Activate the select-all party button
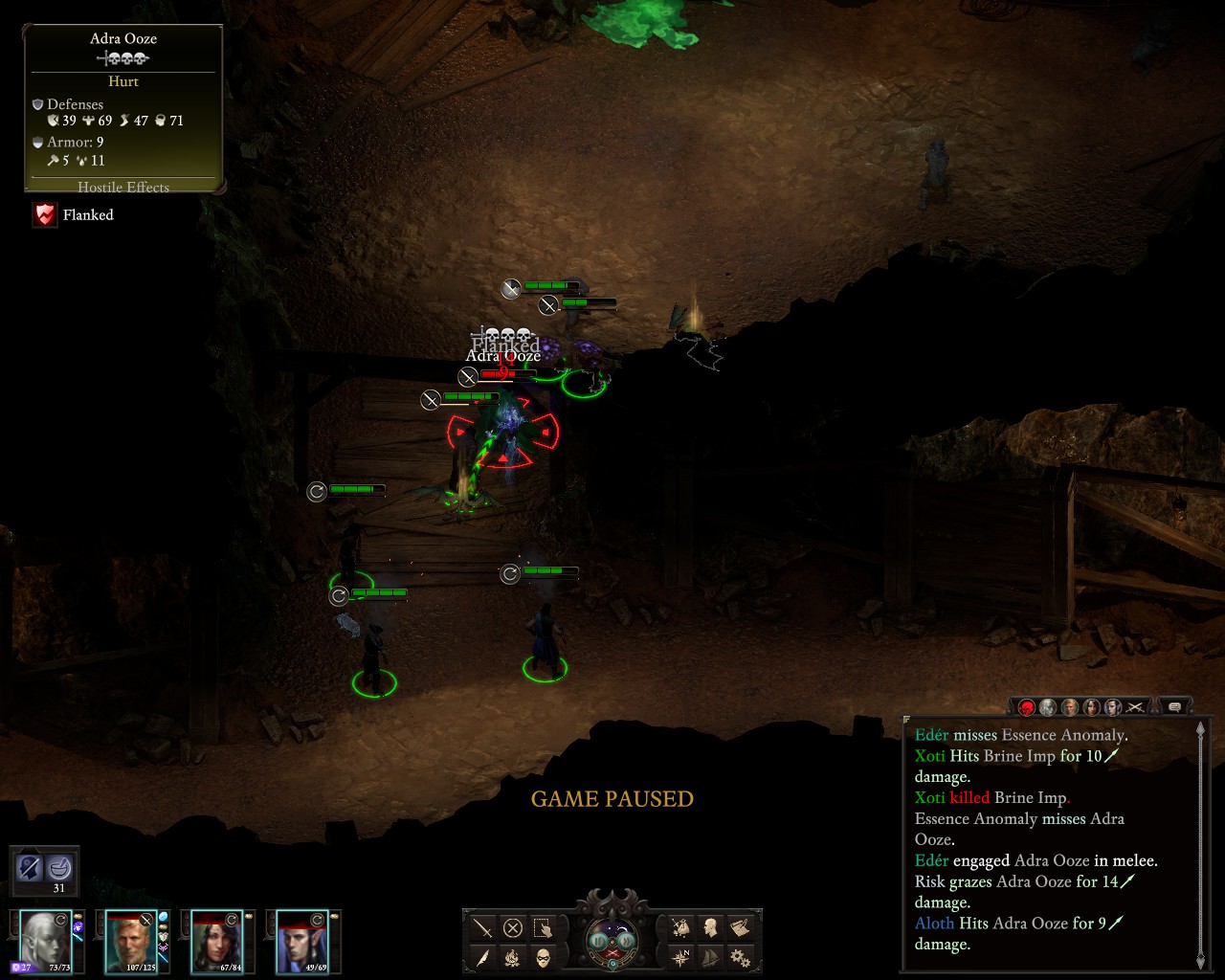 [x=543, y=928]
